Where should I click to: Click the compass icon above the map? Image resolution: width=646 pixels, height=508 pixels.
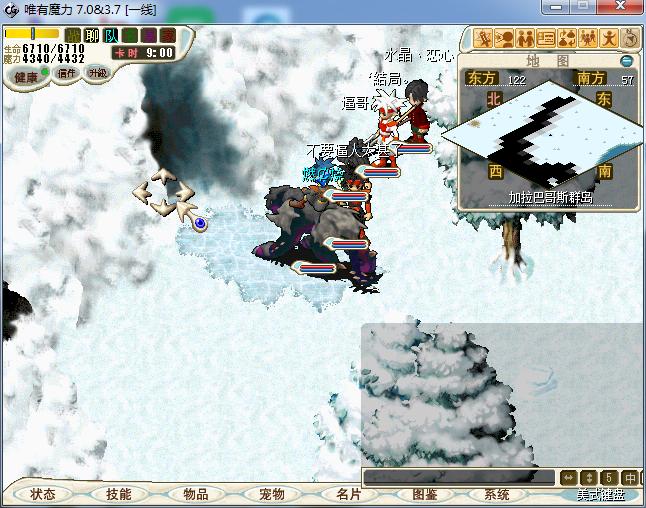[631, 39]
